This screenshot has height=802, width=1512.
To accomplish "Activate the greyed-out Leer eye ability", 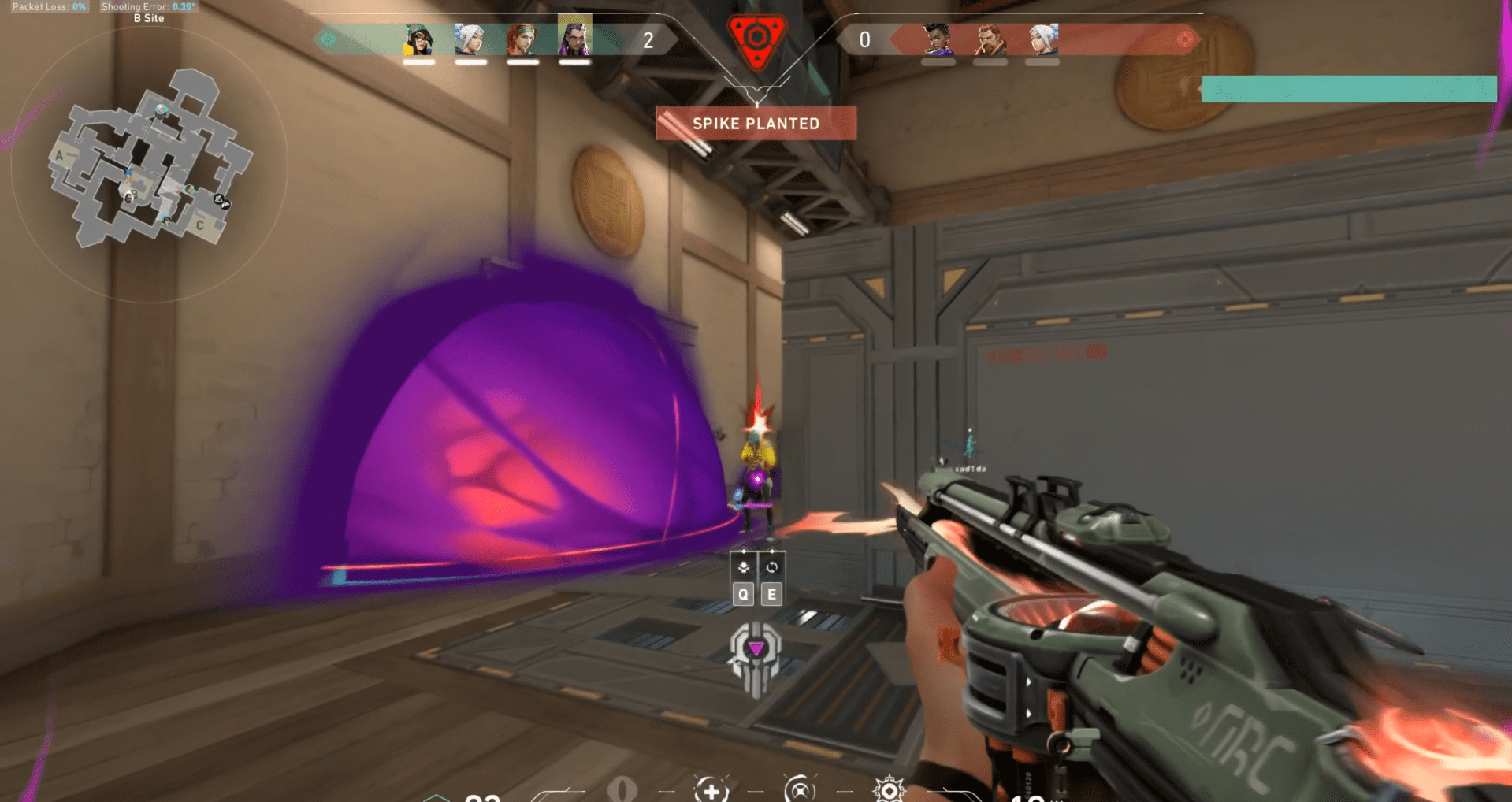I will pyautogui.click(x=622, y=789).
